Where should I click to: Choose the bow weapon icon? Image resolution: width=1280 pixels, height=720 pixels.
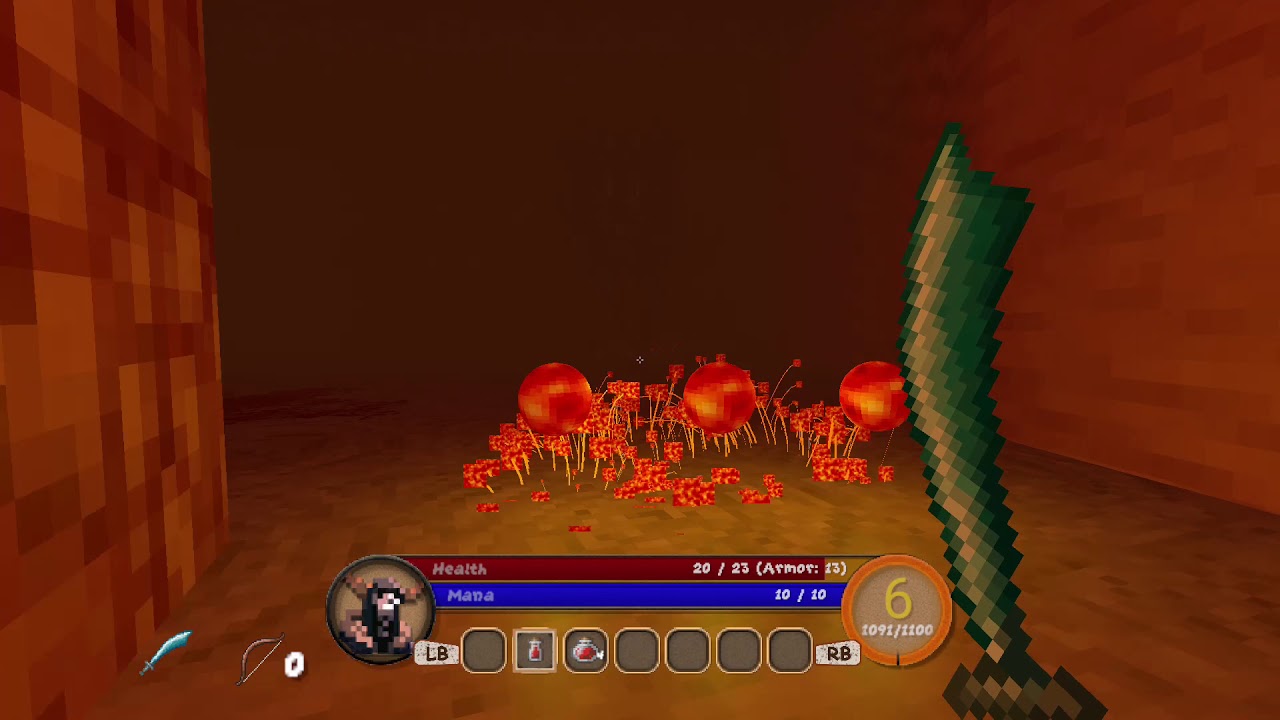(261, 659)
